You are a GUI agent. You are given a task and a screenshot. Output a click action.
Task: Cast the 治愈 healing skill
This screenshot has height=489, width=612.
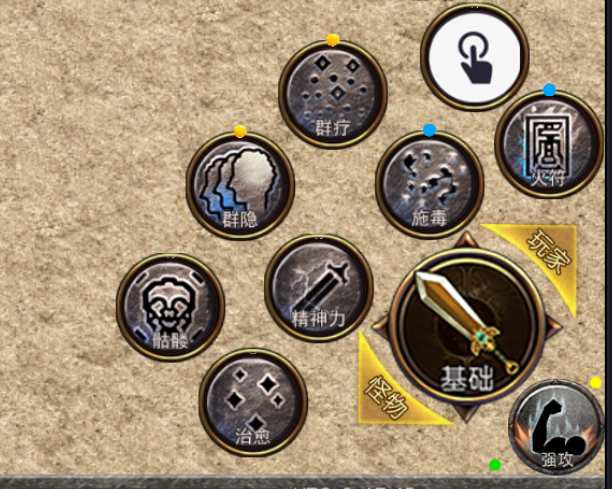click(x=253, y=401)
